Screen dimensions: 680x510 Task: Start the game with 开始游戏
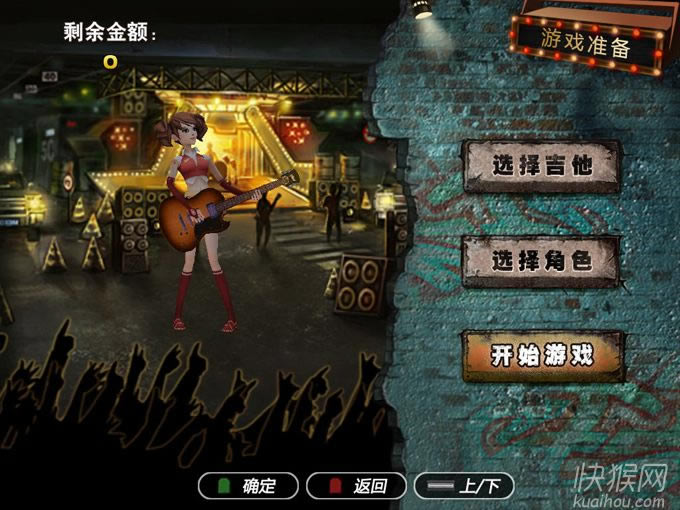coord(541,355)
